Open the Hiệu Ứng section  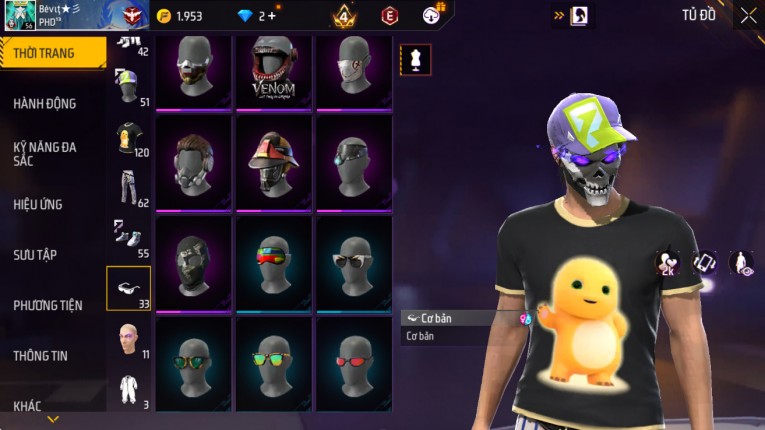[x=38, y=204]
